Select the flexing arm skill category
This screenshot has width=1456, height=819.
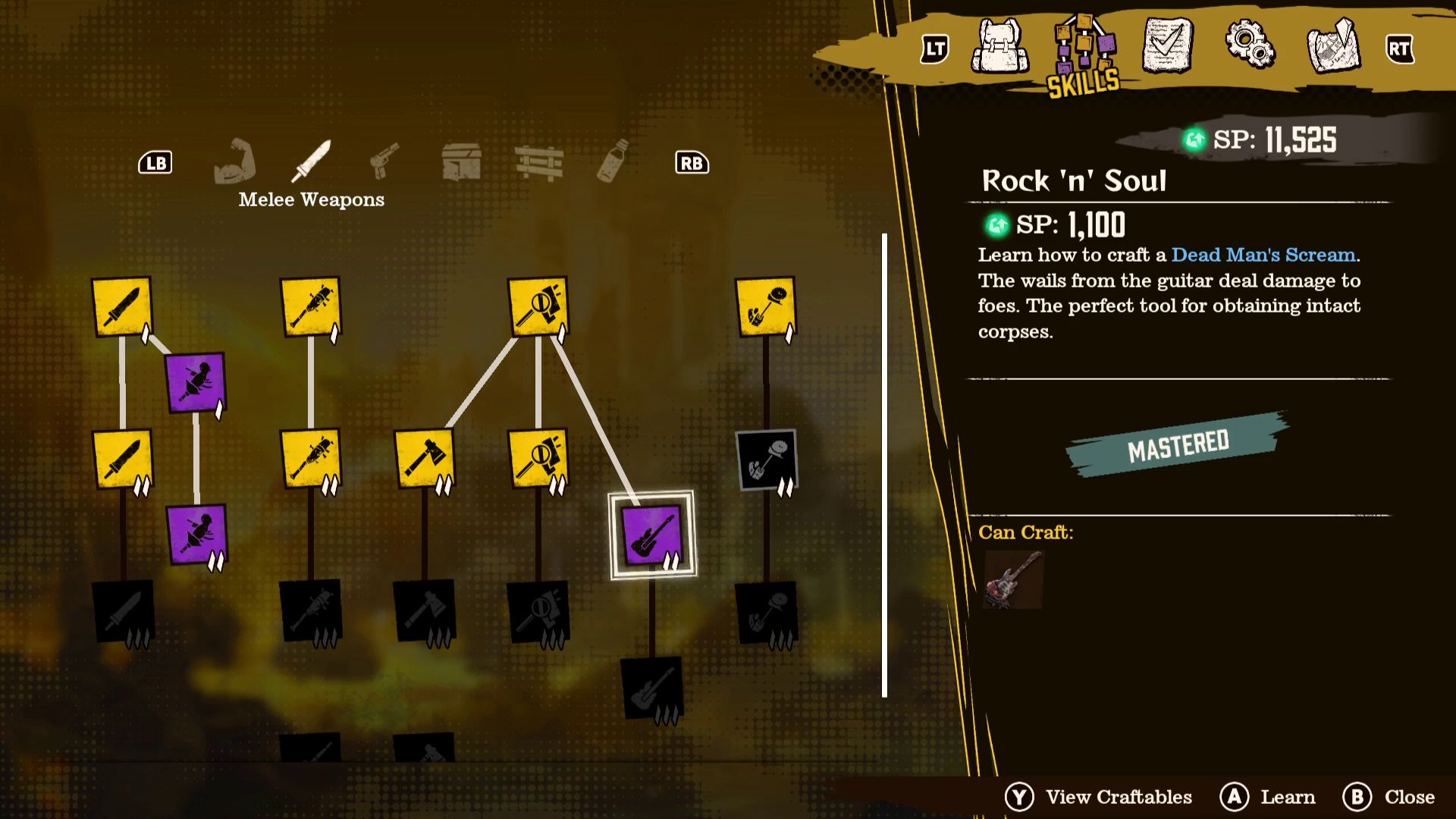(235, 162)
